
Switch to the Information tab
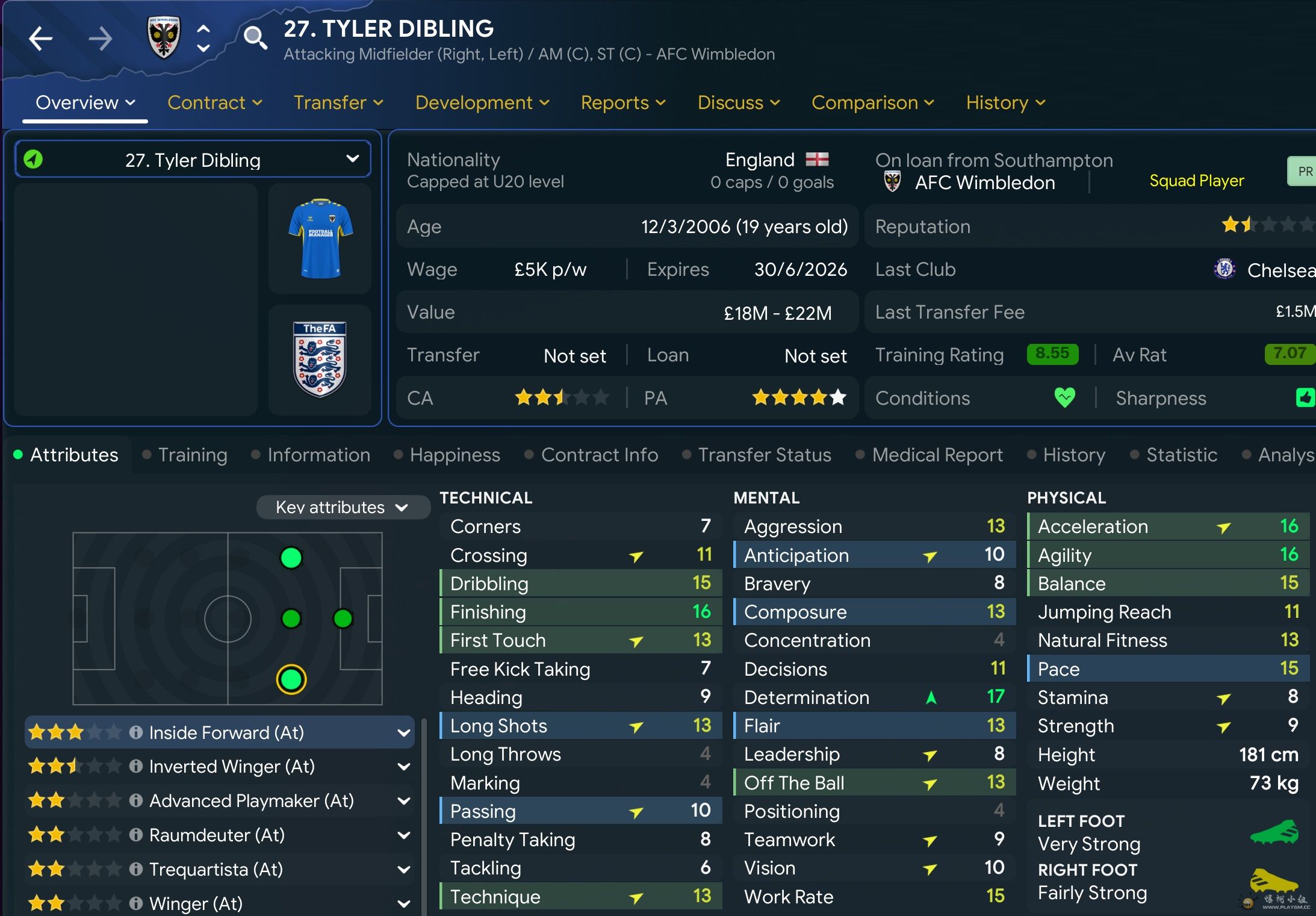click(x=318, y=455)
